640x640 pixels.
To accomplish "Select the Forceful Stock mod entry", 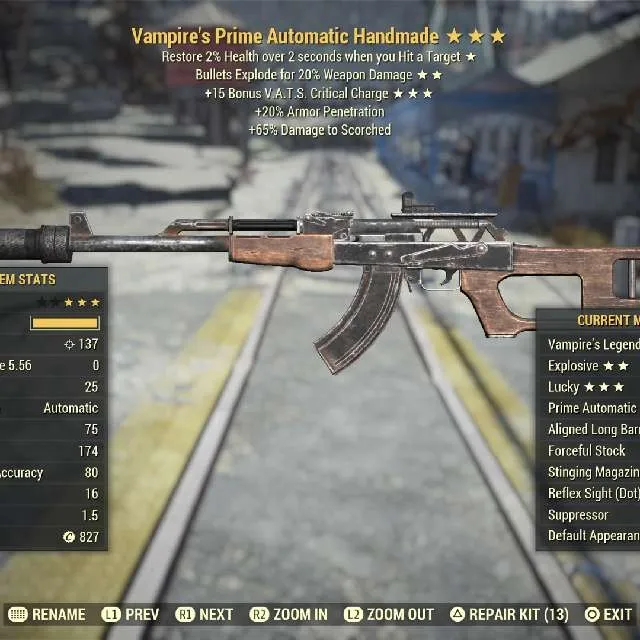I will tap(587, 451).
